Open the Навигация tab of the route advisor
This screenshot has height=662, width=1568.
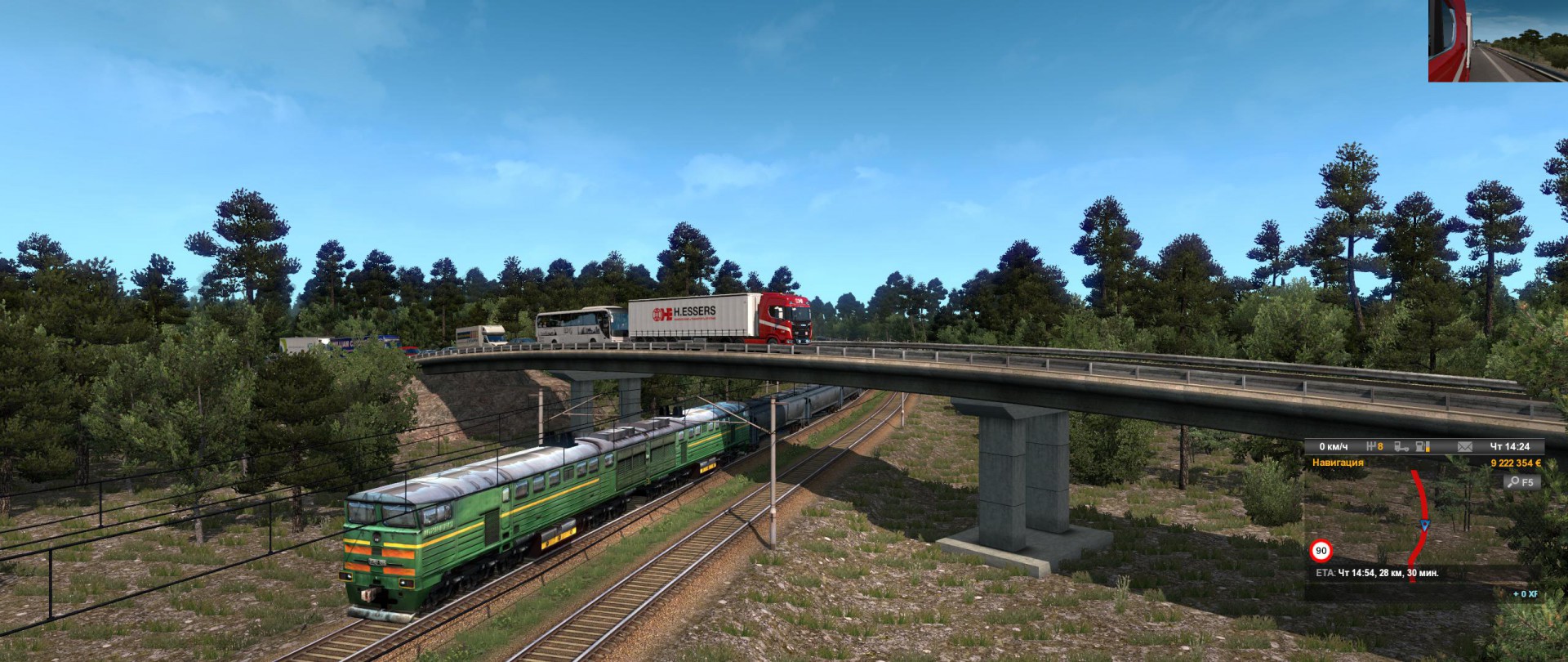(1338, 463)
